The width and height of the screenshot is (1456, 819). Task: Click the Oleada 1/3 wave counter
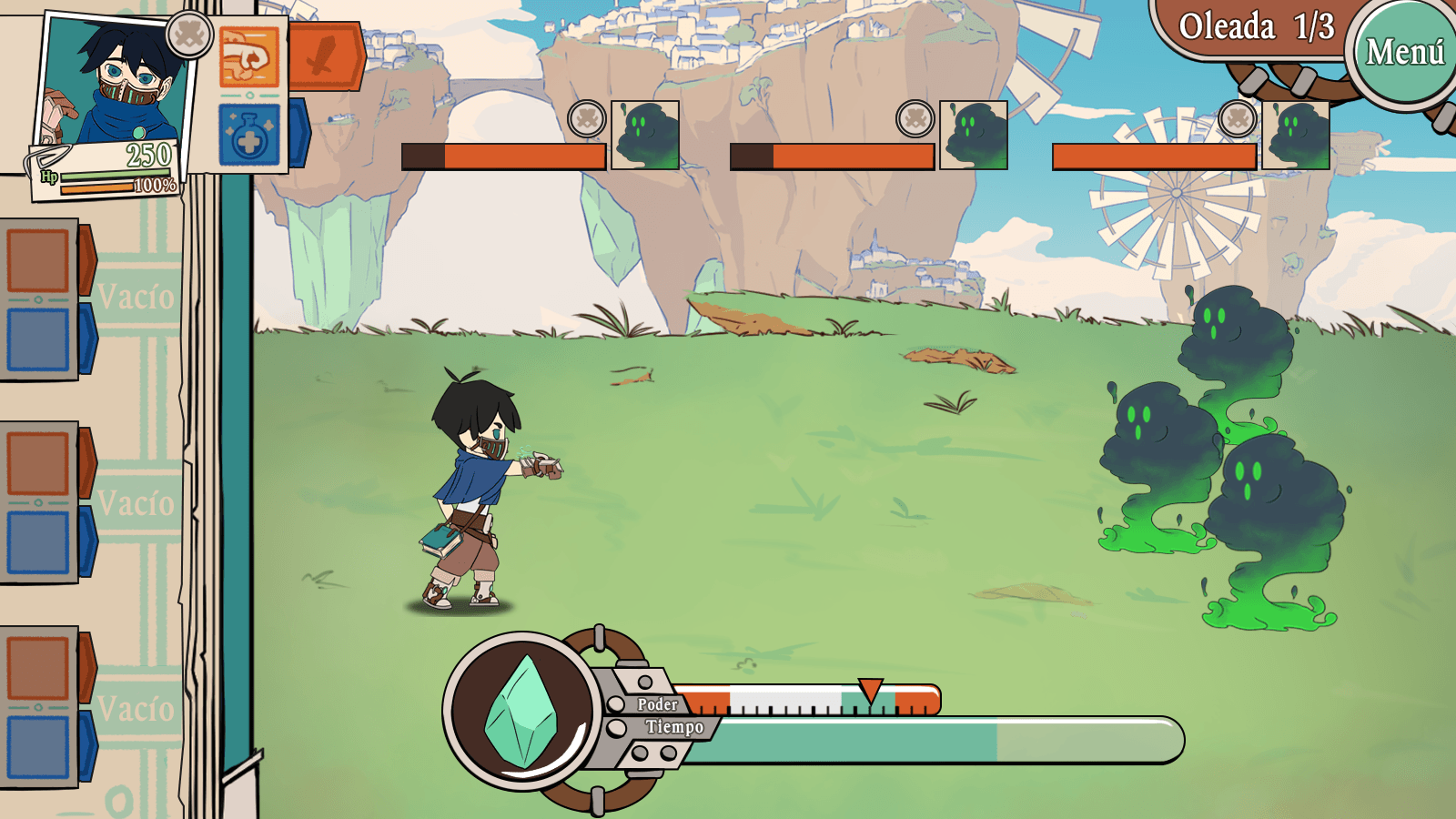[x=1256, y=29]
